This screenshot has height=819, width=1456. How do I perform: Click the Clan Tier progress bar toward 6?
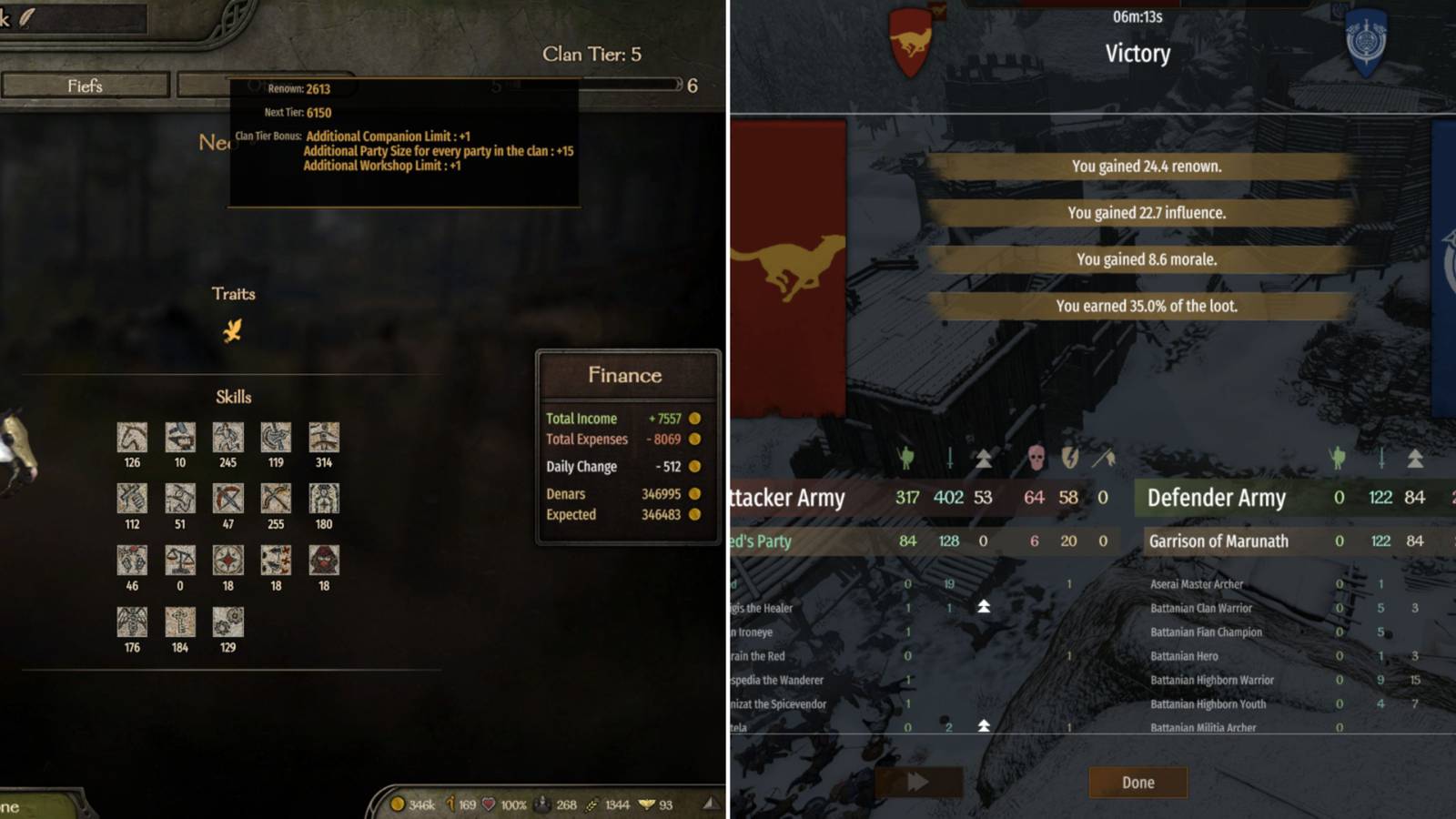pos(637,85)
